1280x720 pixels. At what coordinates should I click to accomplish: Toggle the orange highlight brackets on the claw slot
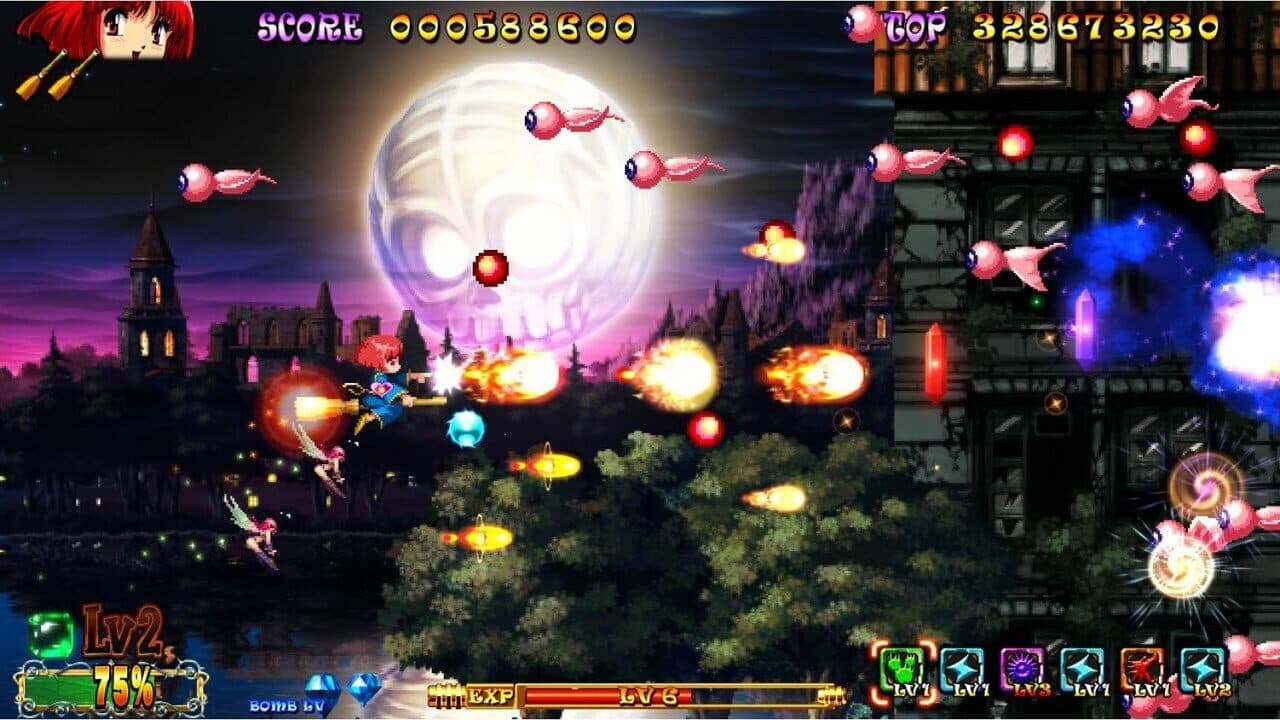(x=902, y=668)
